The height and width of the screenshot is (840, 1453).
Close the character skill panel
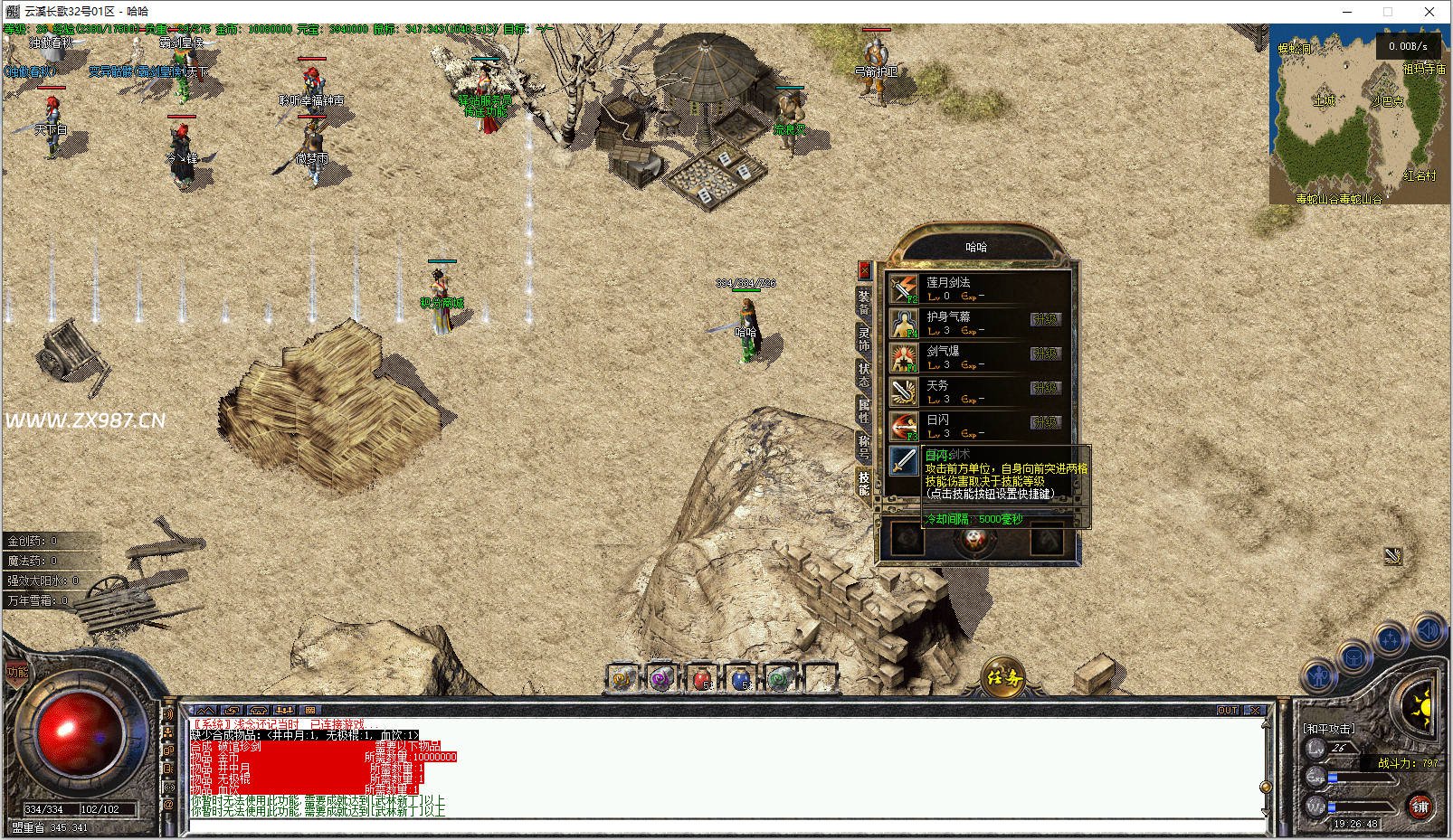click(x=864, y=269)
